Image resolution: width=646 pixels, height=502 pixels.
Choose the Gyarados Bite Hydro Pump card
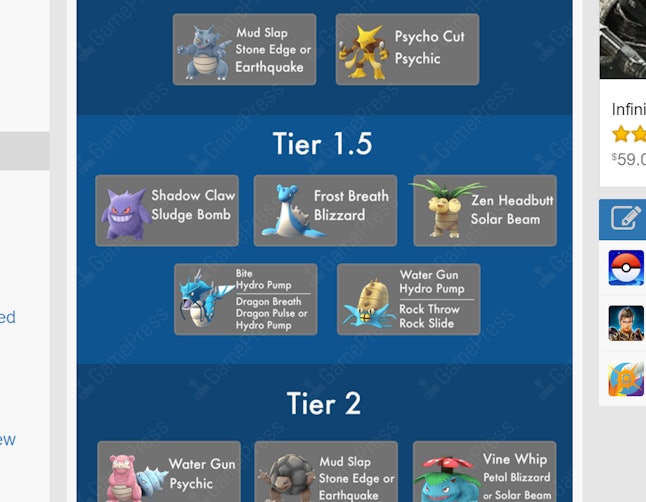[x=245, y=299]
